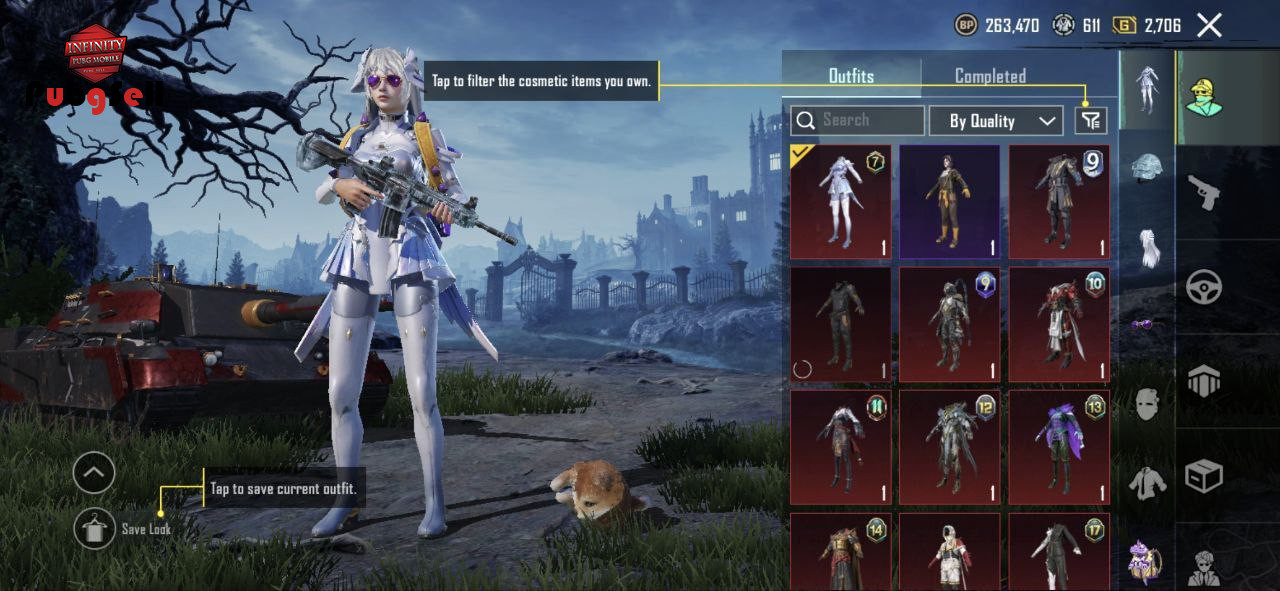Expand the up-arrow circle button
The image size is (1280, 591).
click(x=95, y=473)
